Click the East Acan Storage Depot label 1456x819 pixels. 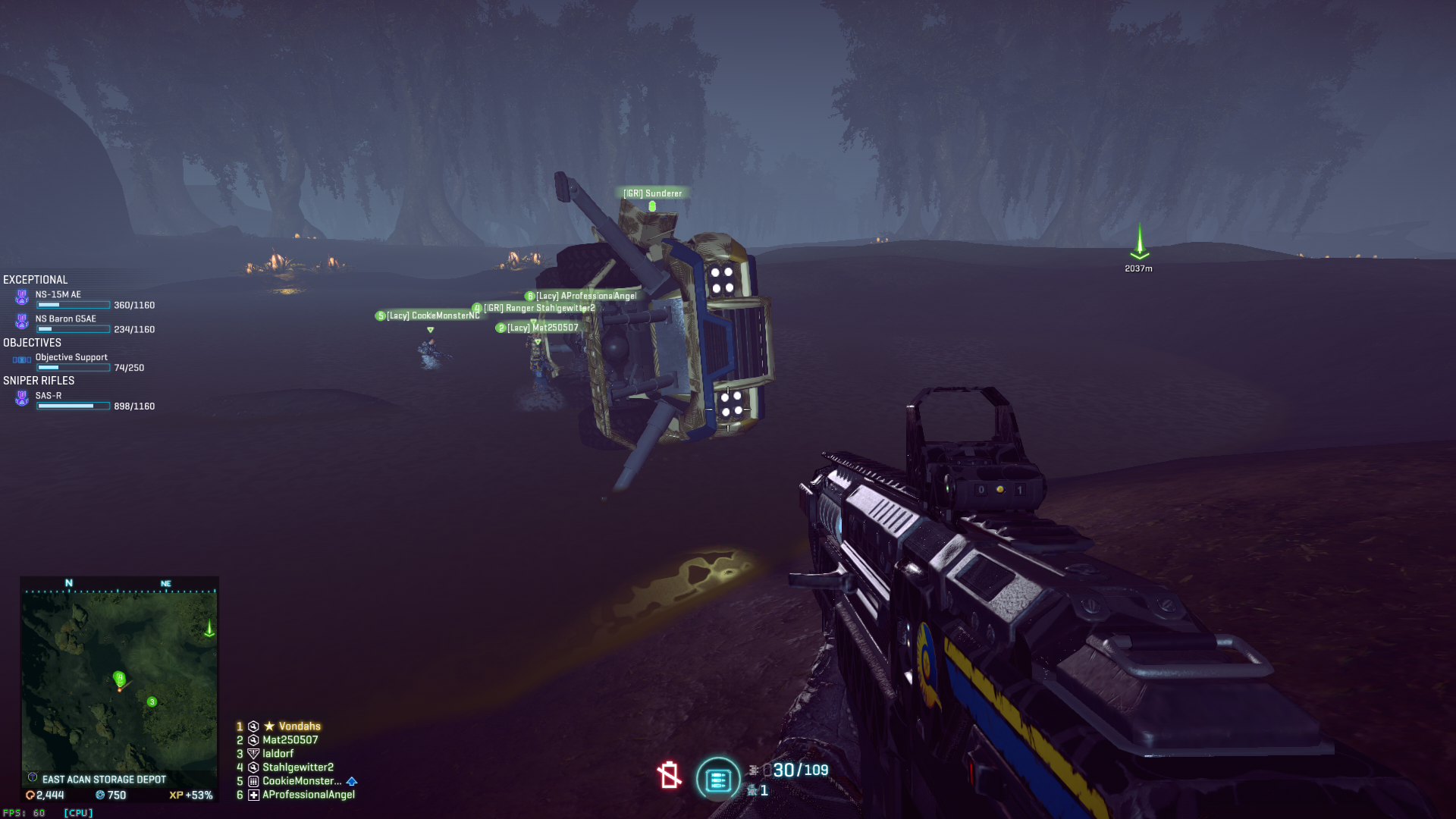[x=104, y=780]
